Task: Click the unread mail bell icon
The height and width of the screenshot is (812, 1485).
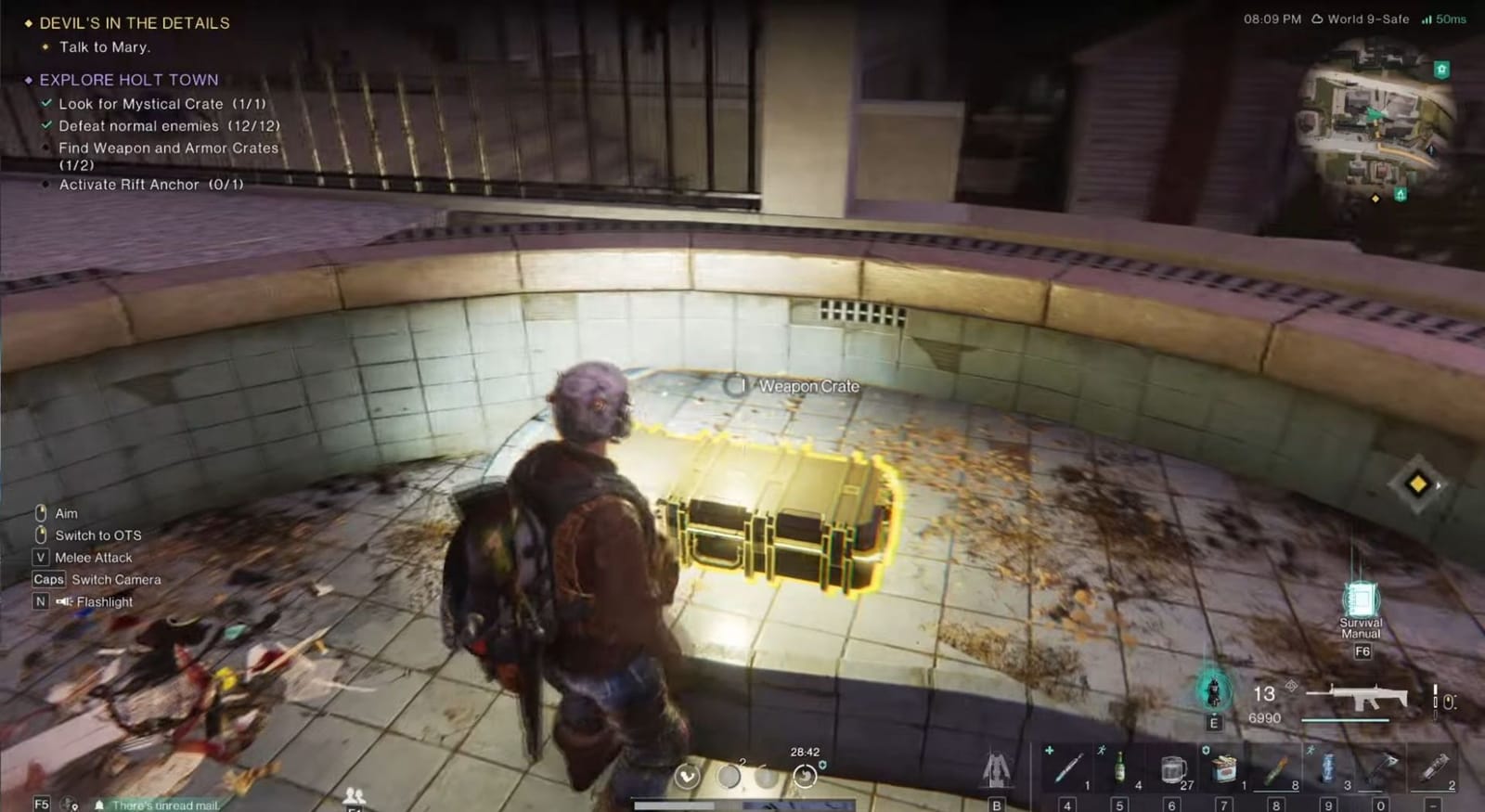Action: [x=98, y=805]
